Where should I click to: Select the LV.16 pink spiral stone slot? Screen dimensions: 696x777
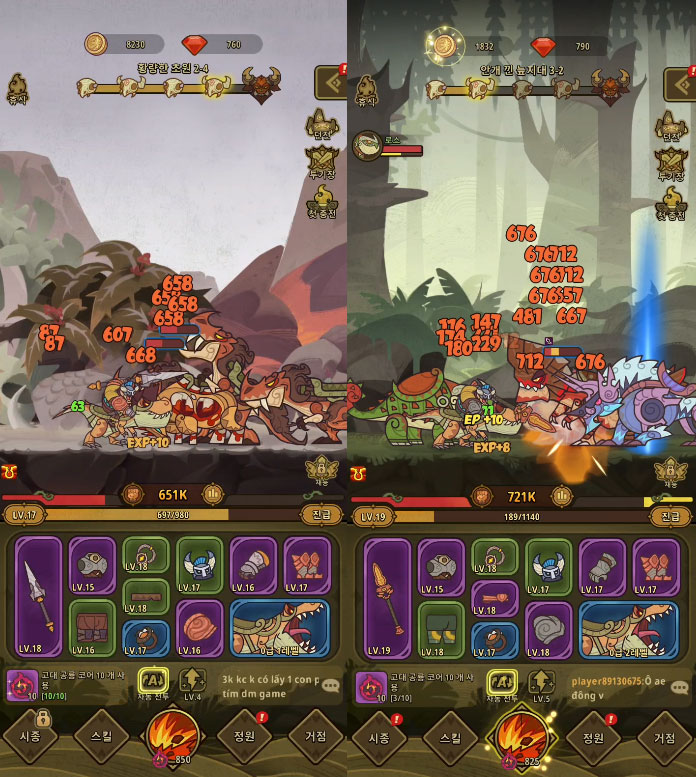[x=200, y=628]
